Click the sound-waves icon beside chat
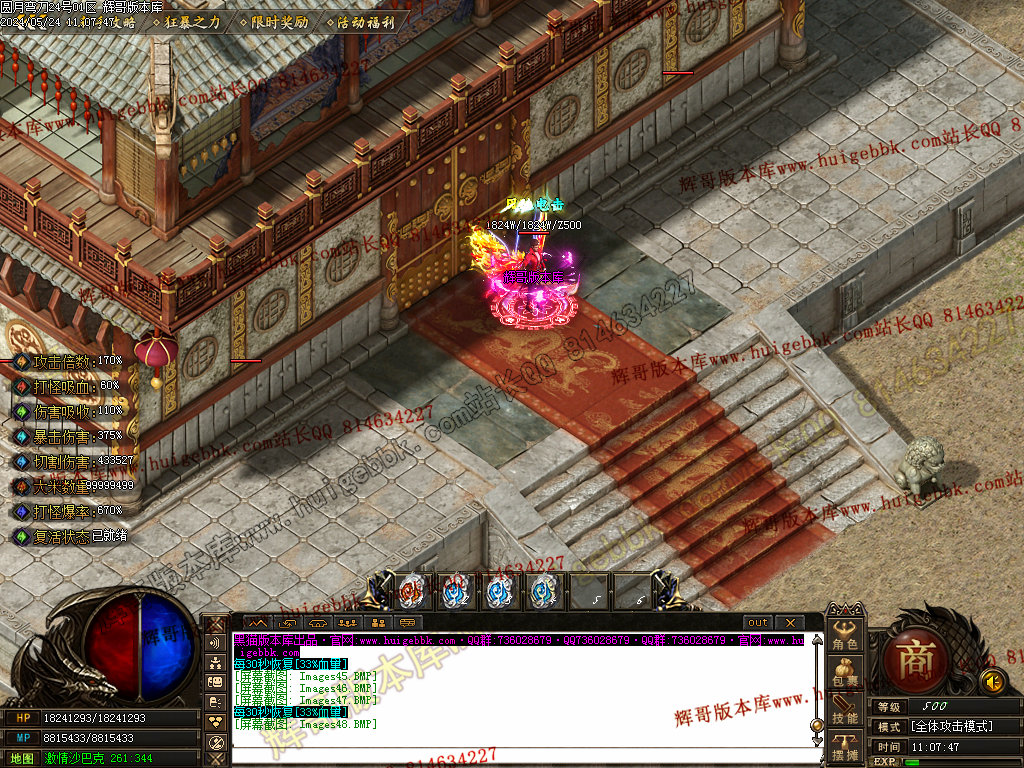 pos(214,643)
